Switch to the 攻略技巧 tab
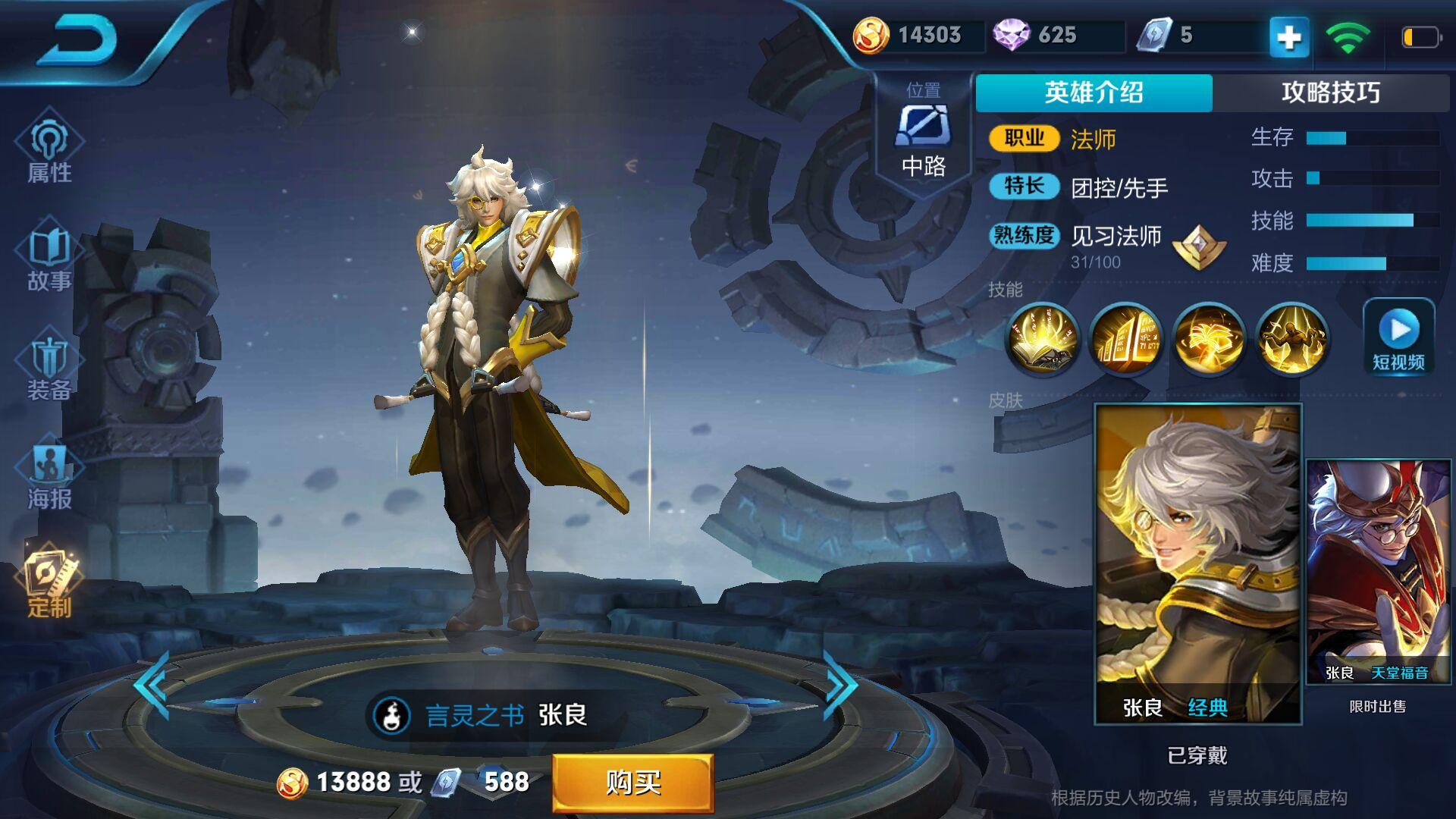Viewport: 1456px width, 819px height. [1330, 93]
